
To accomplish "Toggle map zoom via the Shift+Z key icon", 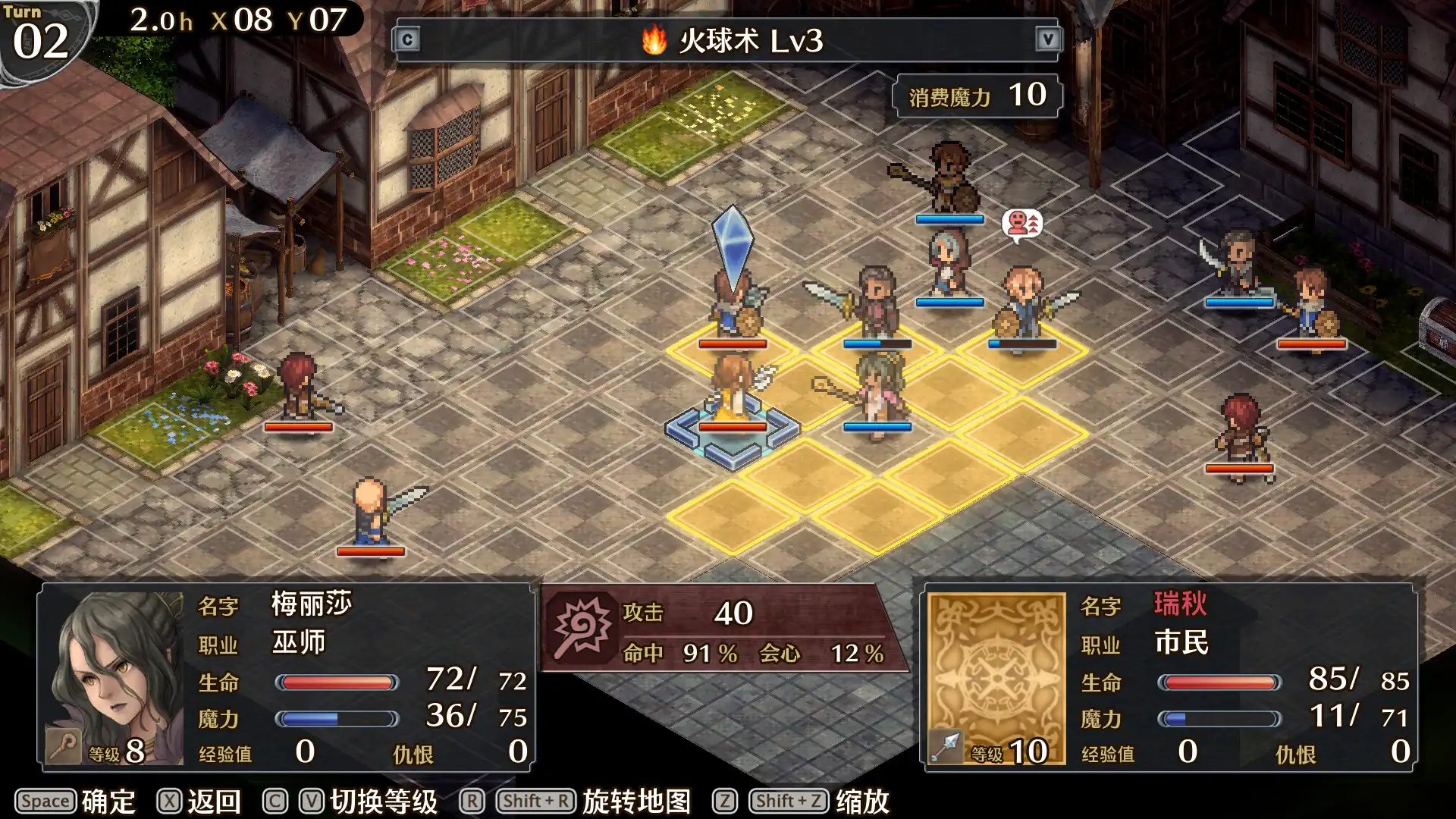I will [x=789, y=800].
